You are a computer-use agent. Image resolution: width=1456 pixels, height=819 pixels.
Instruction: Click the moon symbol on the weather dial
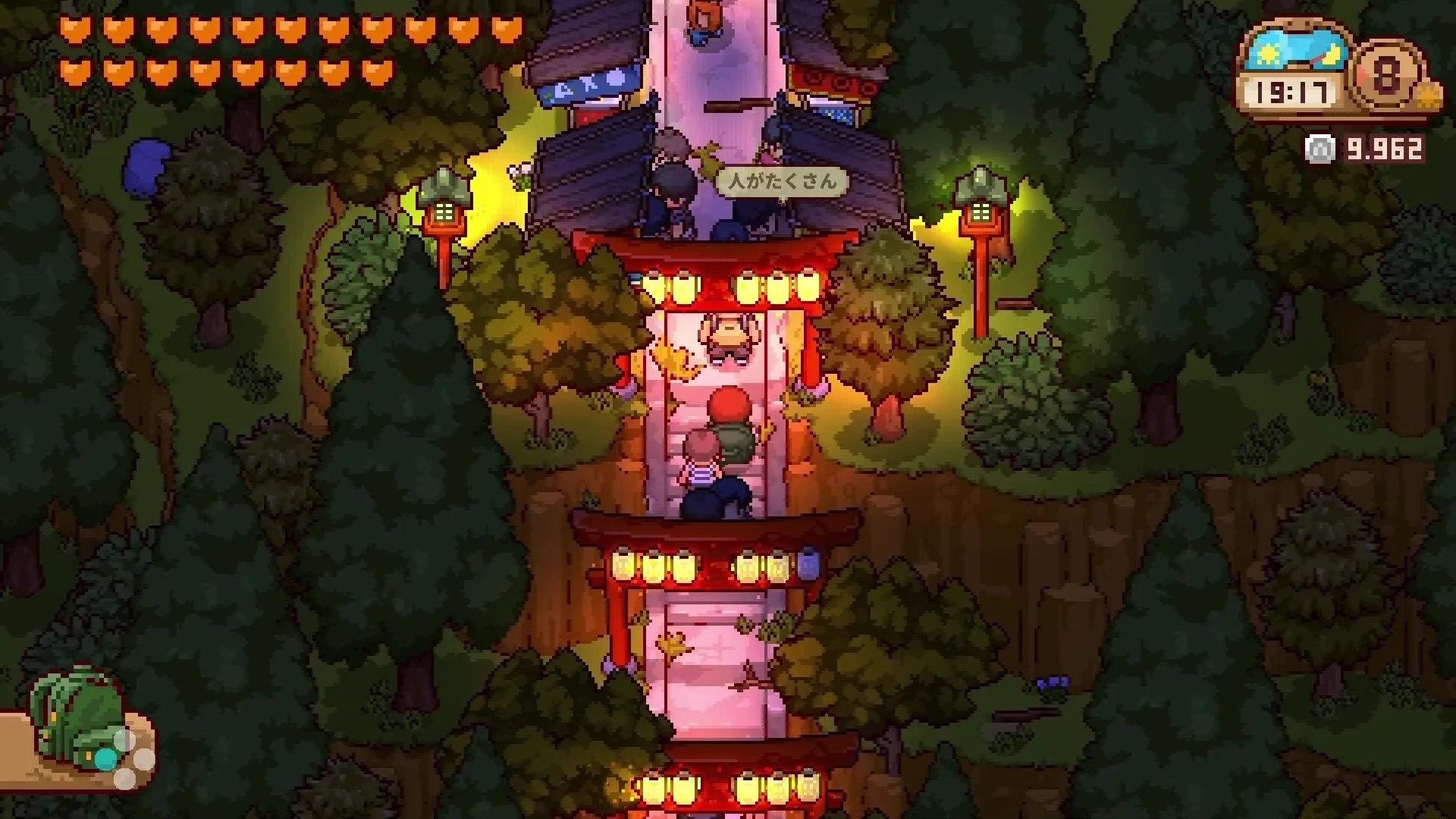click(1332, 55)
